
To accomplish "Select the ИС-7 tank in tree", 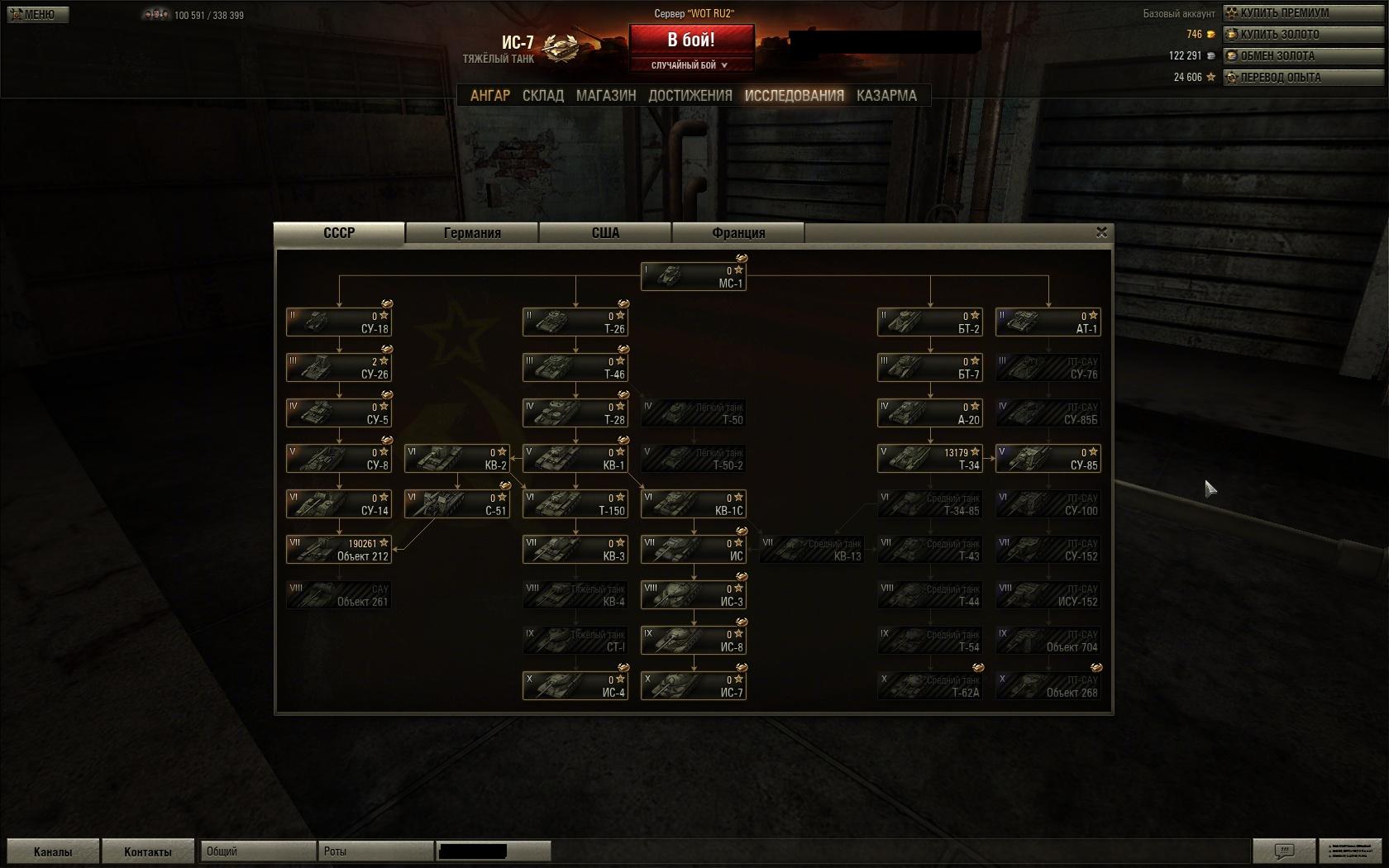I will 694,686.
